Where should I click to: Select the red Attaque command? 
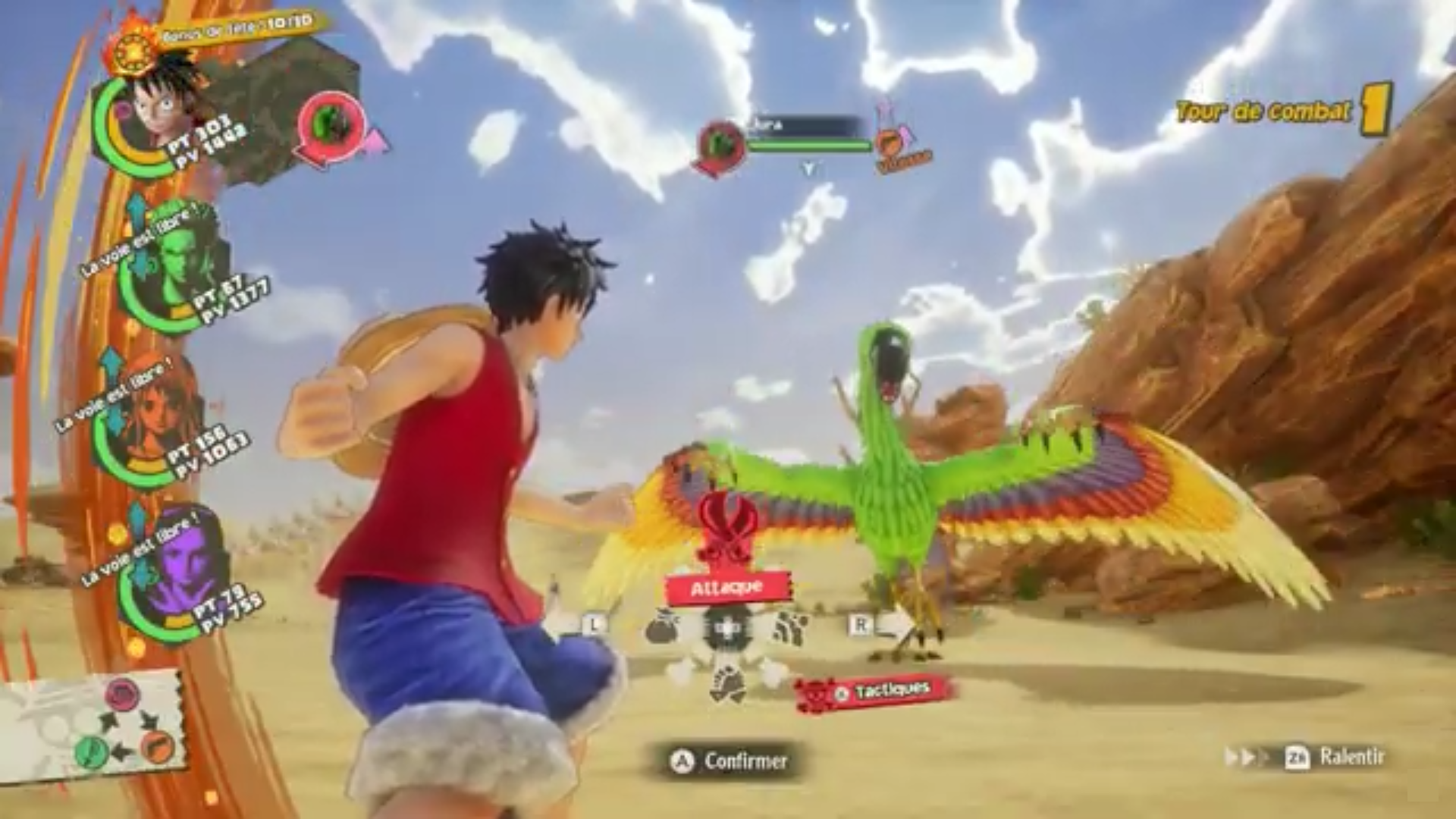726,588
